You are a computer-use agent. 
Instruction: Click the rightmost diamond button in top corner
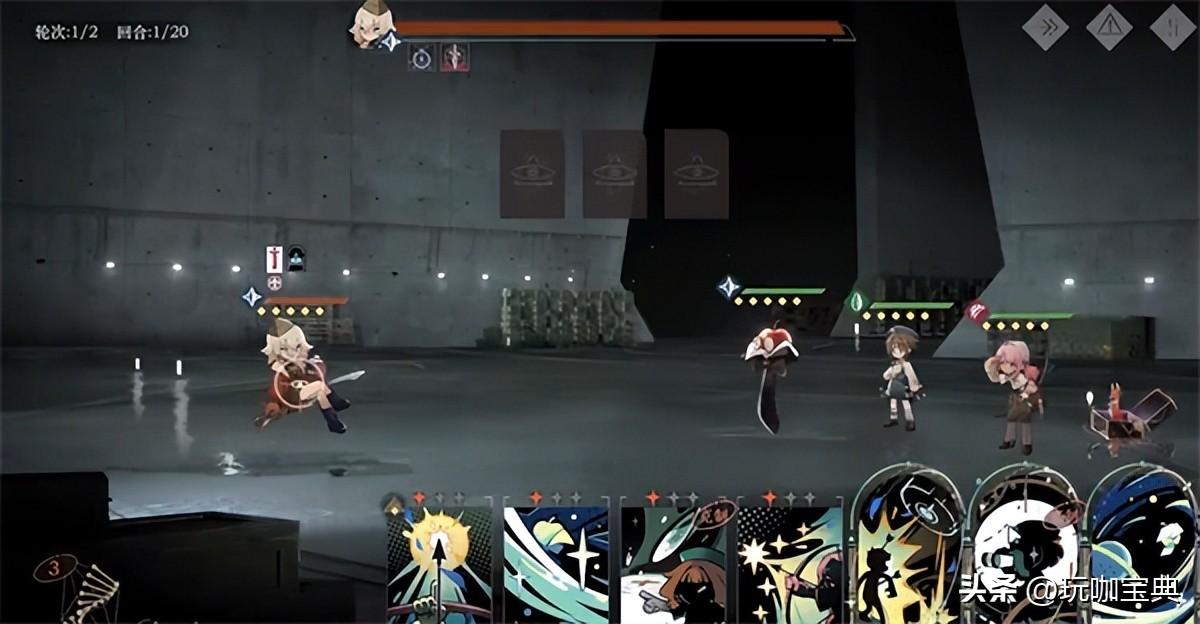point(1172,27)
